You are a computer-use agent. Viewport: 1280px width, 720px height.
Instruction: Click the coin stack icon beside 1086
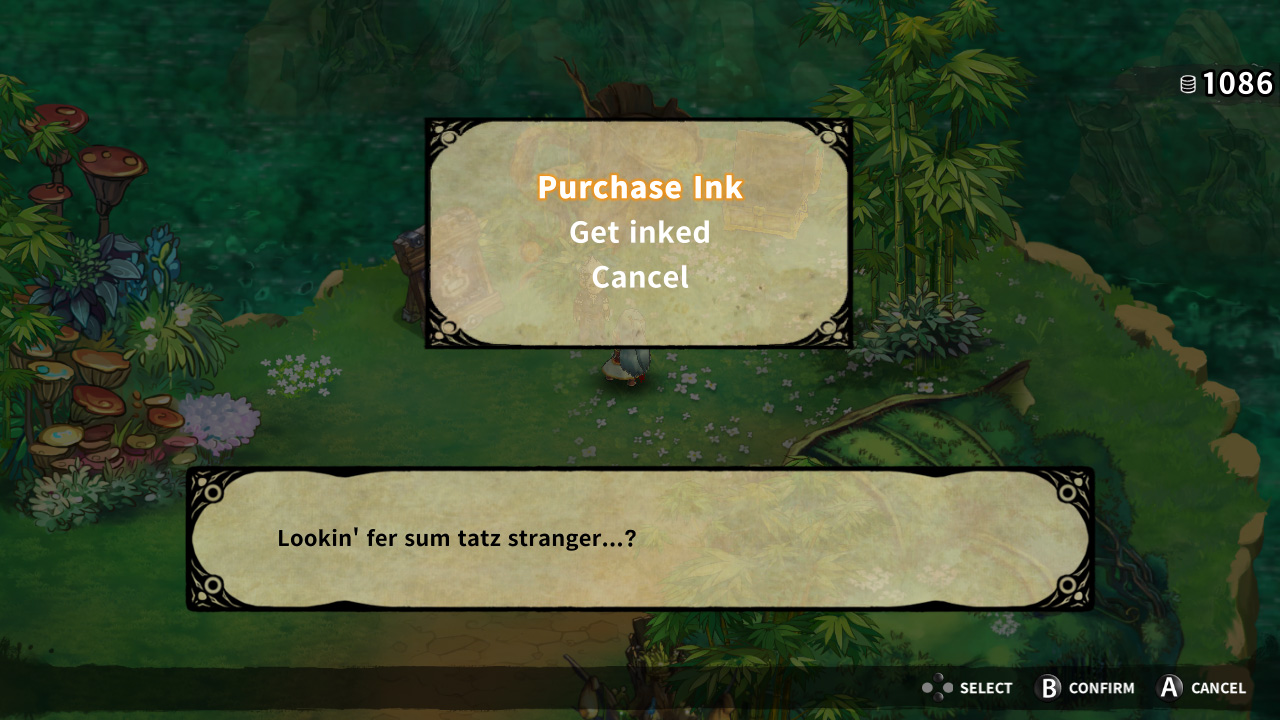1189,85
